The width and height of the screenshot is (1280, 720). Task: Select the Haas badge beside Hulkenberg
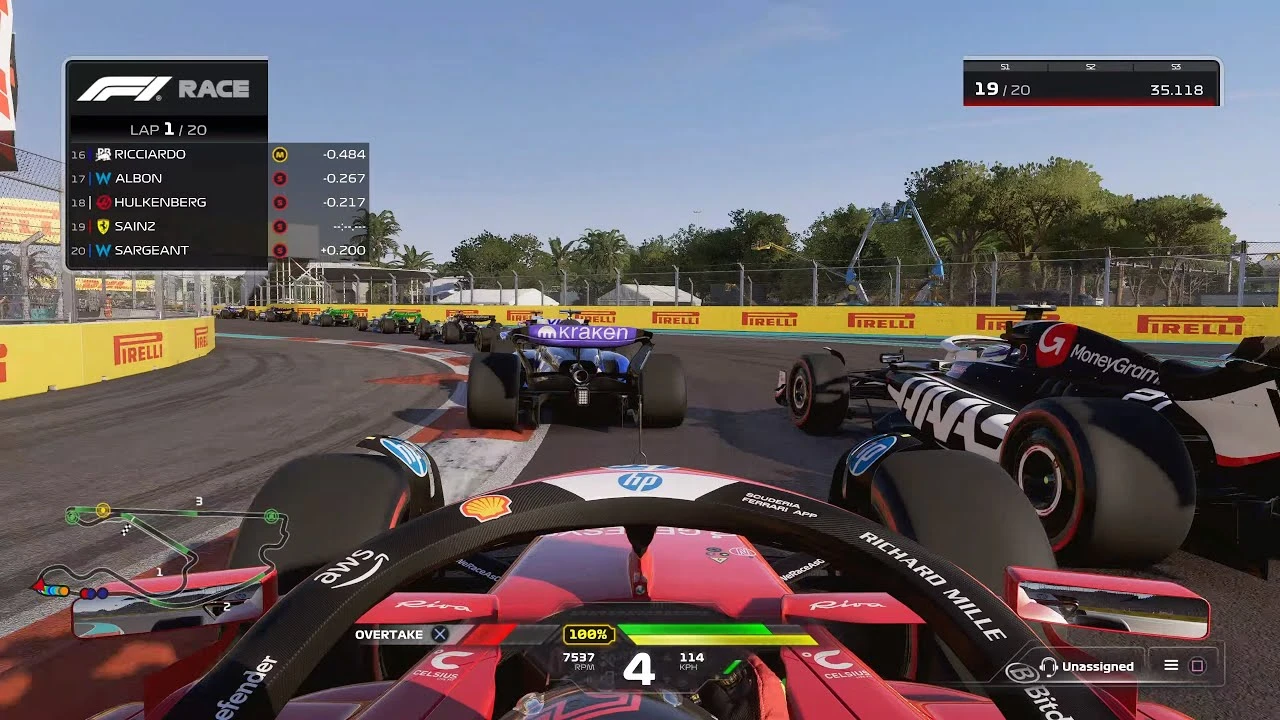click(x=103, y=201)
